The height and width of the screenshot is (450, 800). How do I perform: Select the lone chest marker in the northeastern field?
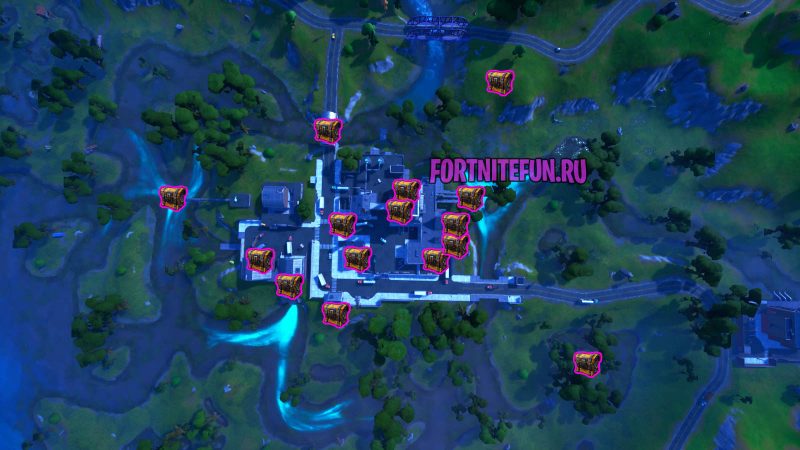pyautogui.click(x=497, y=82)
